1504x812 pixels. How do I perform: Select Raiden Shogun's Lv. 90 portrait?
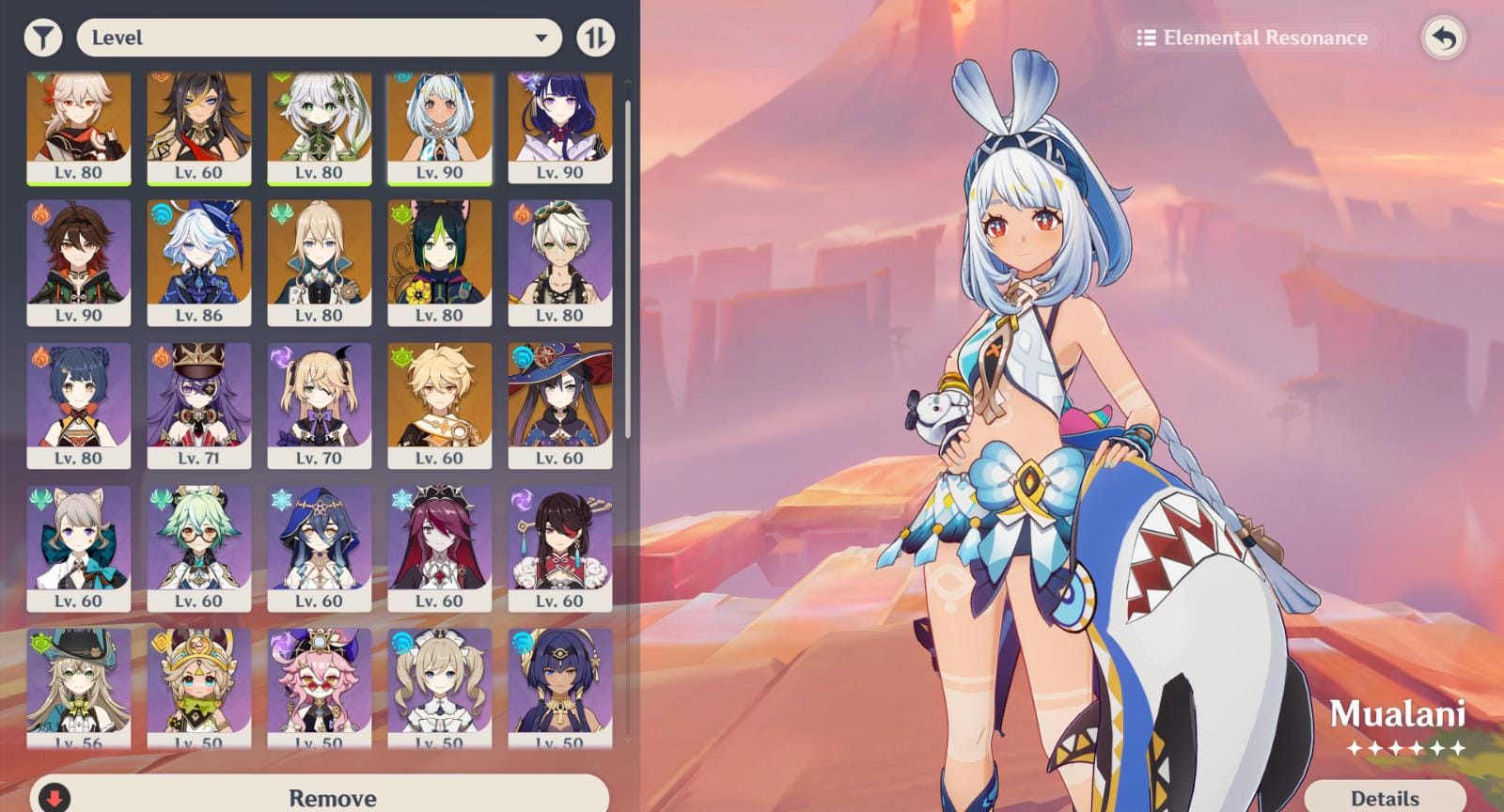(x=560, y=125)
